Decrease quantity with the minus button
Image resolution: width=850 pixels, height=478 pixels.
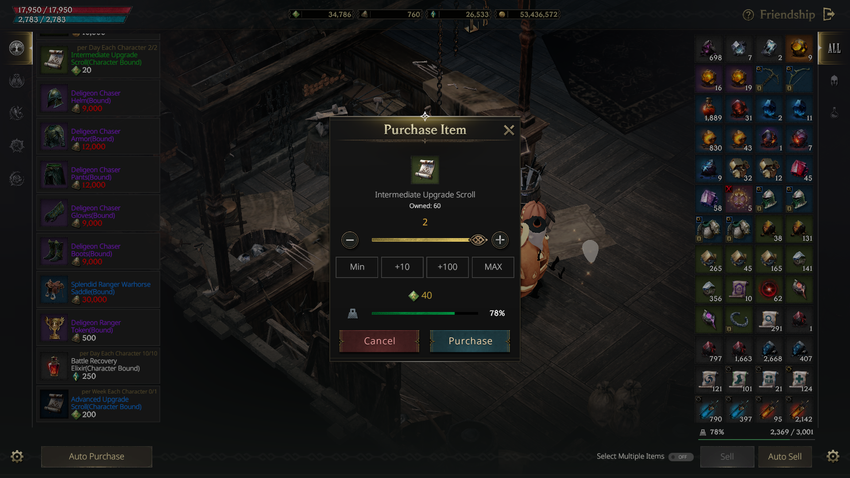(x=350, y=240)
